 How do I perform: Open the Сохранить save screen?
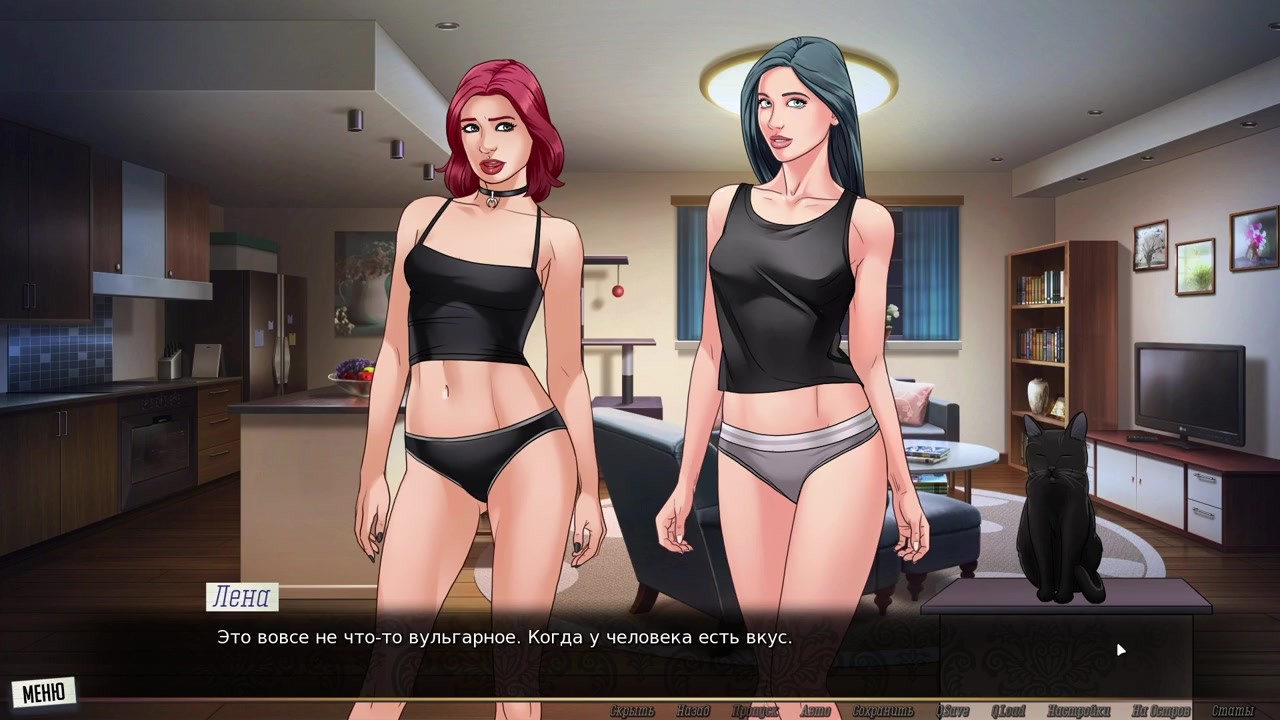[883, 711]
